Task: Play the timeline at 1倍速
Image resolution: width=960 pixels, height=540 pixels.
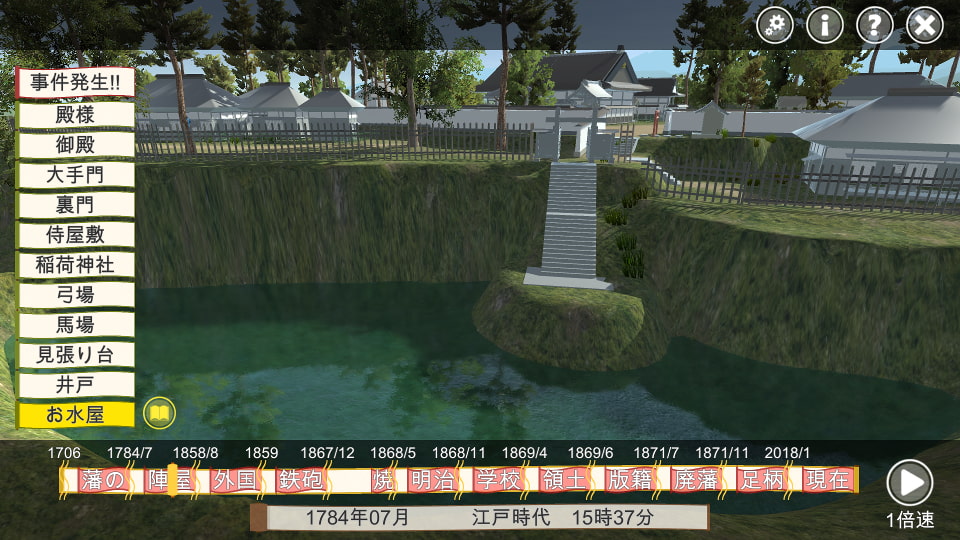Action: tap(910, 483)
